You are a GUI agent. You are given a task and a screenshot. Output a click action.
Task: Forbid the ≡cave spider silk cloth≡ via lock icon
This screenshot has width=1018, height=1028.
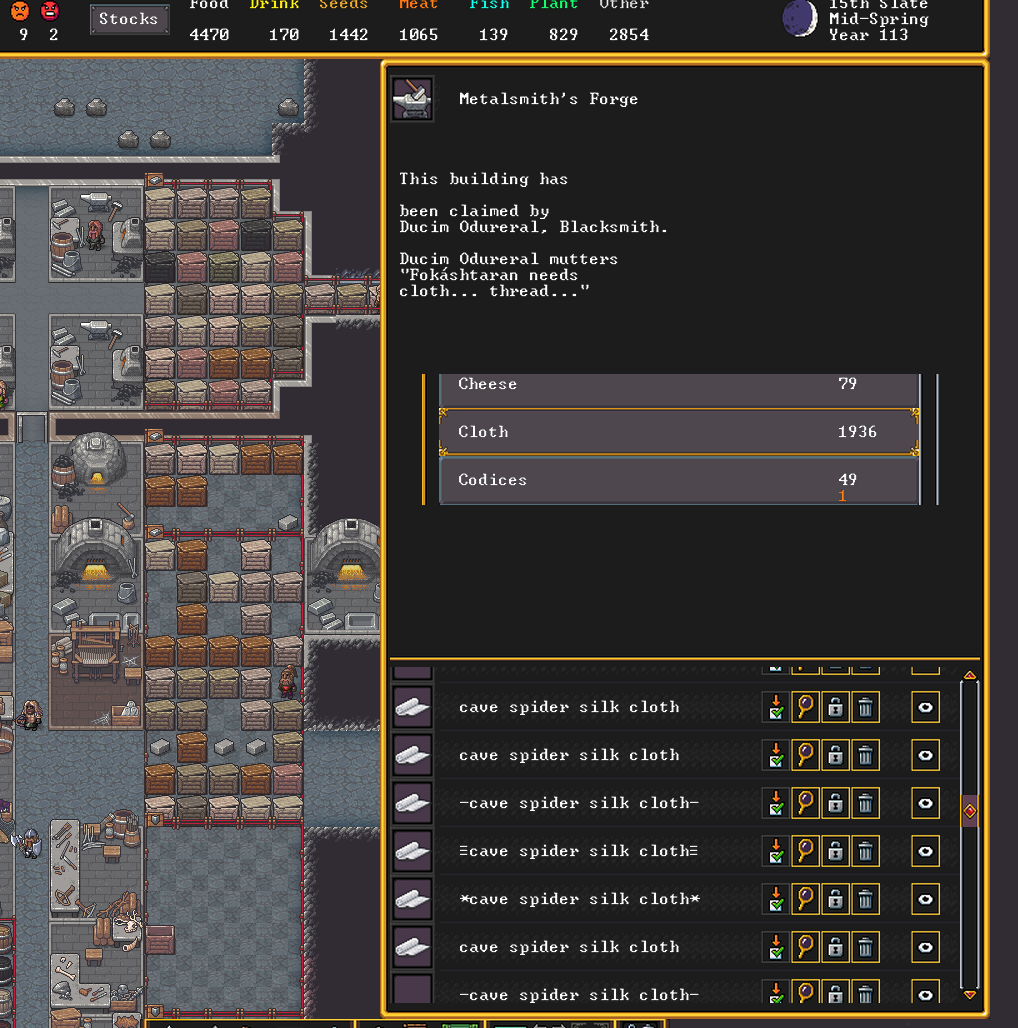(835, 851)
